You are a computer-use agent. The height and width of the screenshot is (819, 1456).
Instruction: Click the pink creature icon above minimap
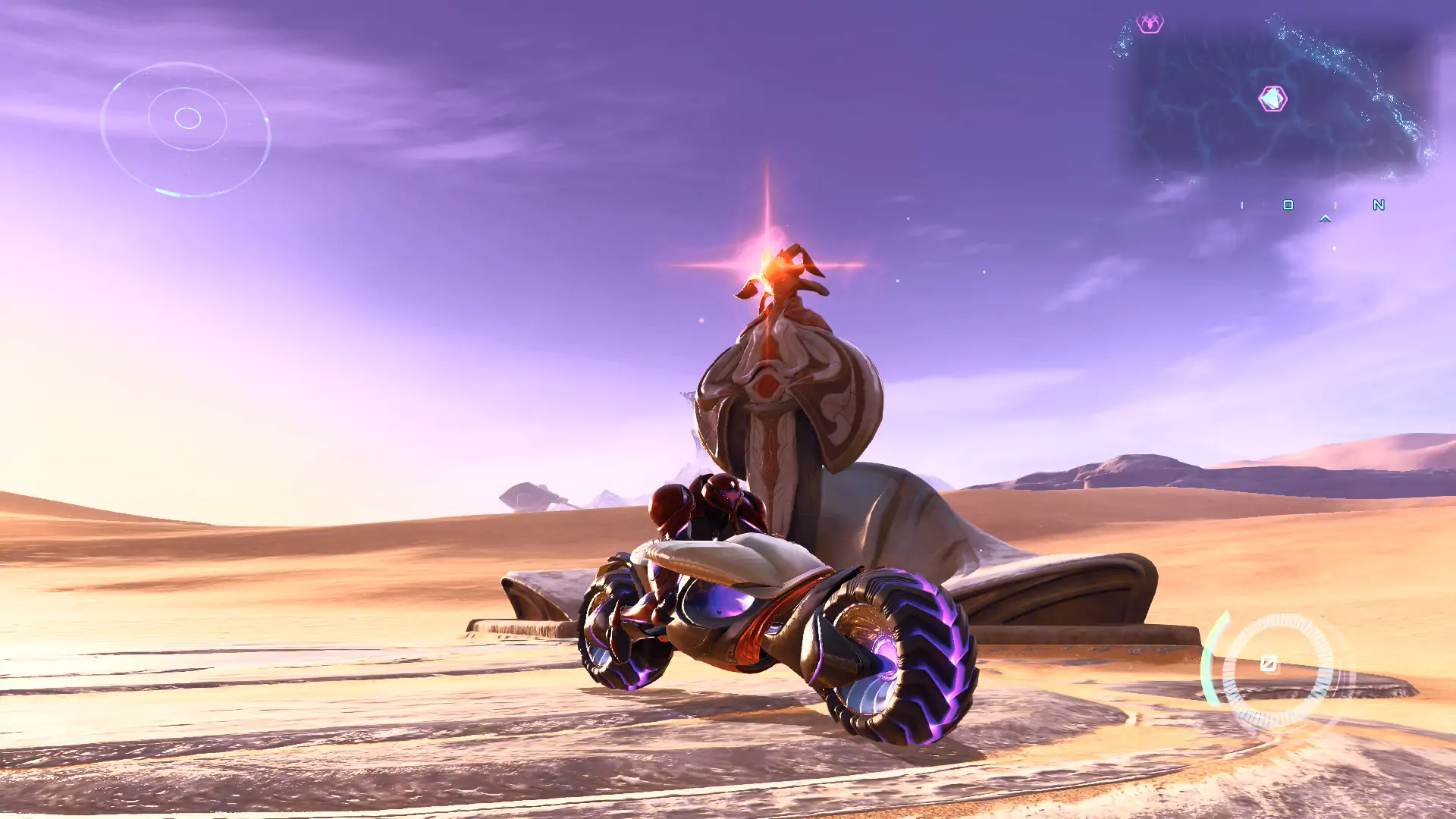click(x=1150, y=24)
